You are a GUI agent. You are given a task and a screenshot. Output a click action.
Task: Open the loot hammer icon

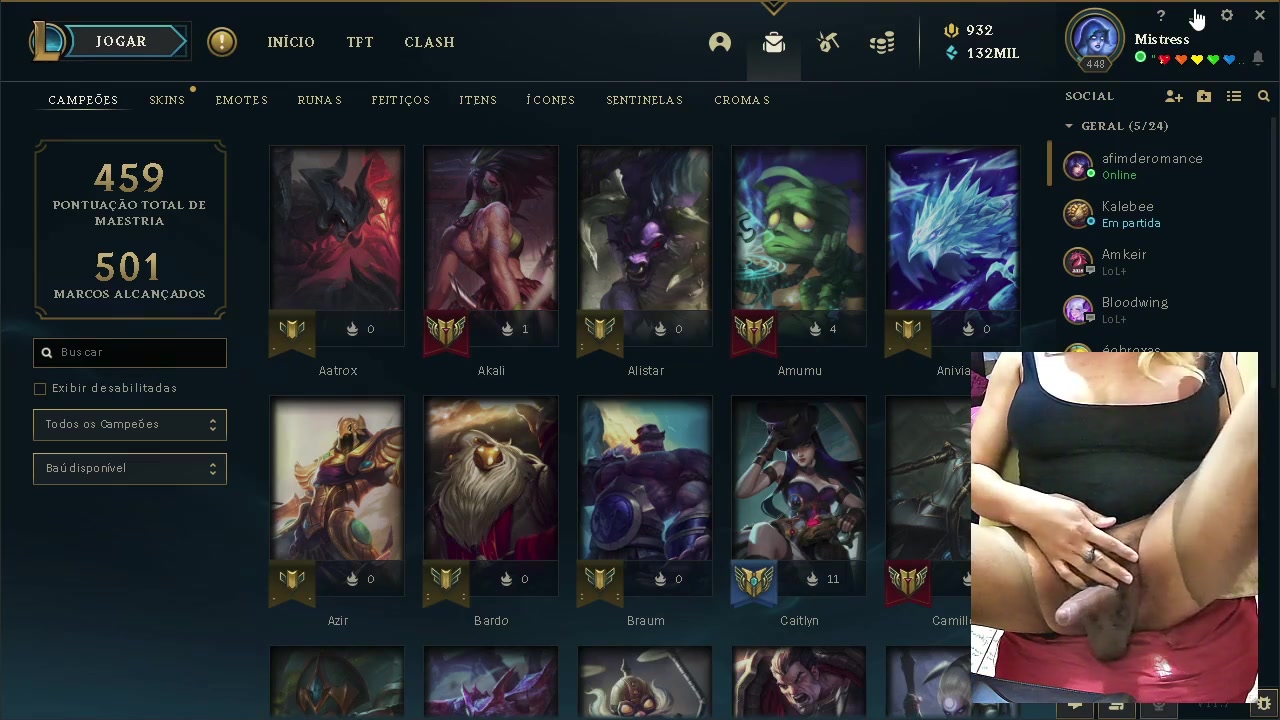(828, 42)
